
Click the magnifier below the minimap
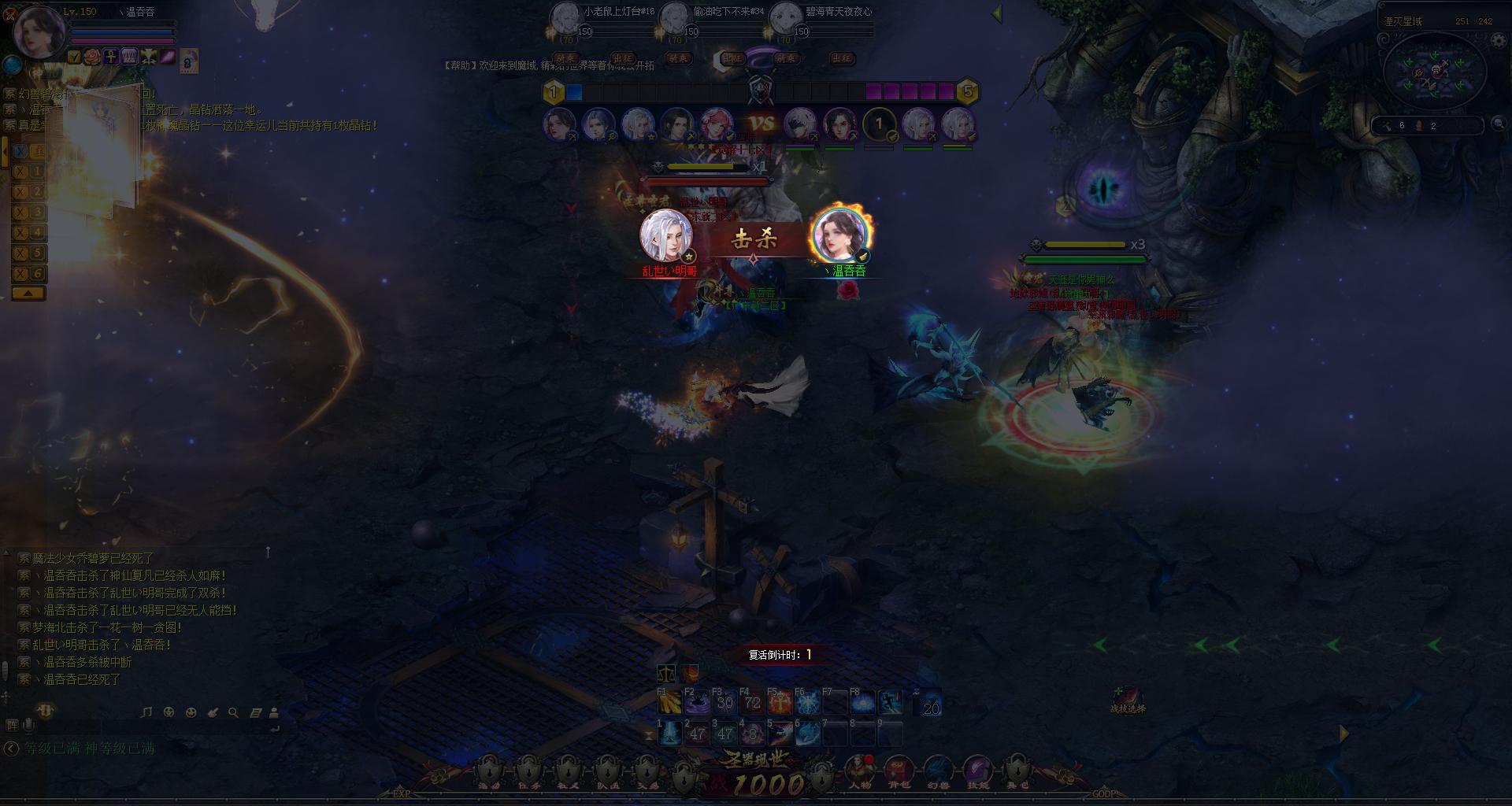[1499, 124]
